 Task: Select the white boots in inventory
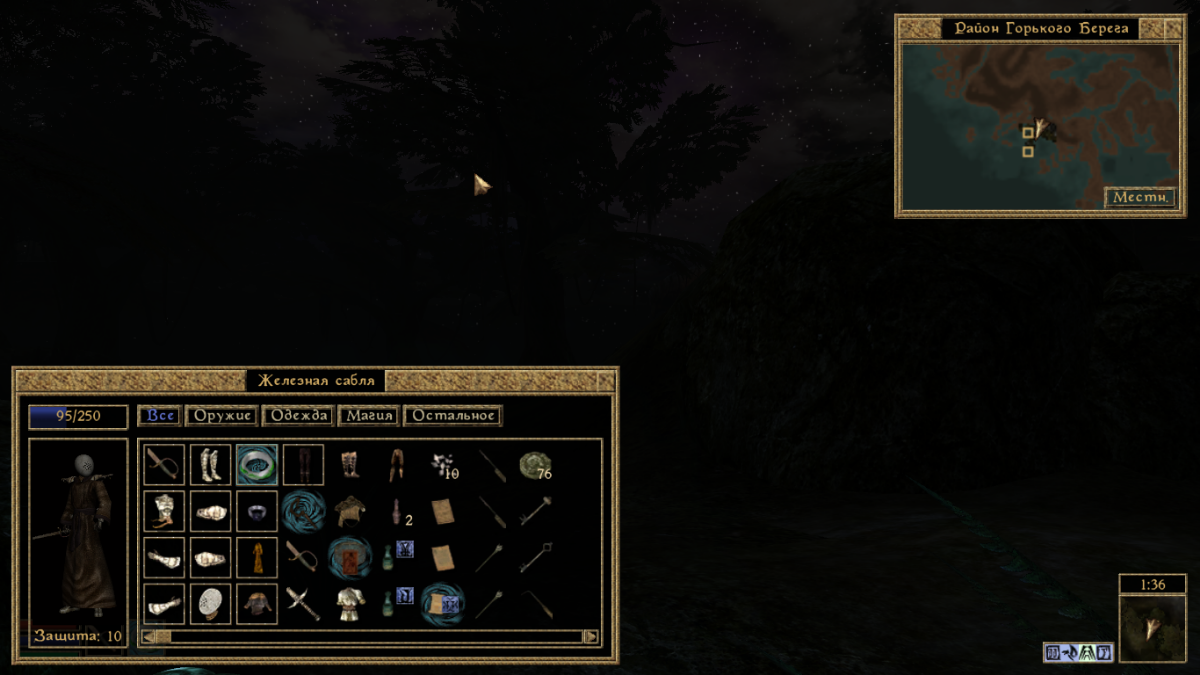(211, 465)
